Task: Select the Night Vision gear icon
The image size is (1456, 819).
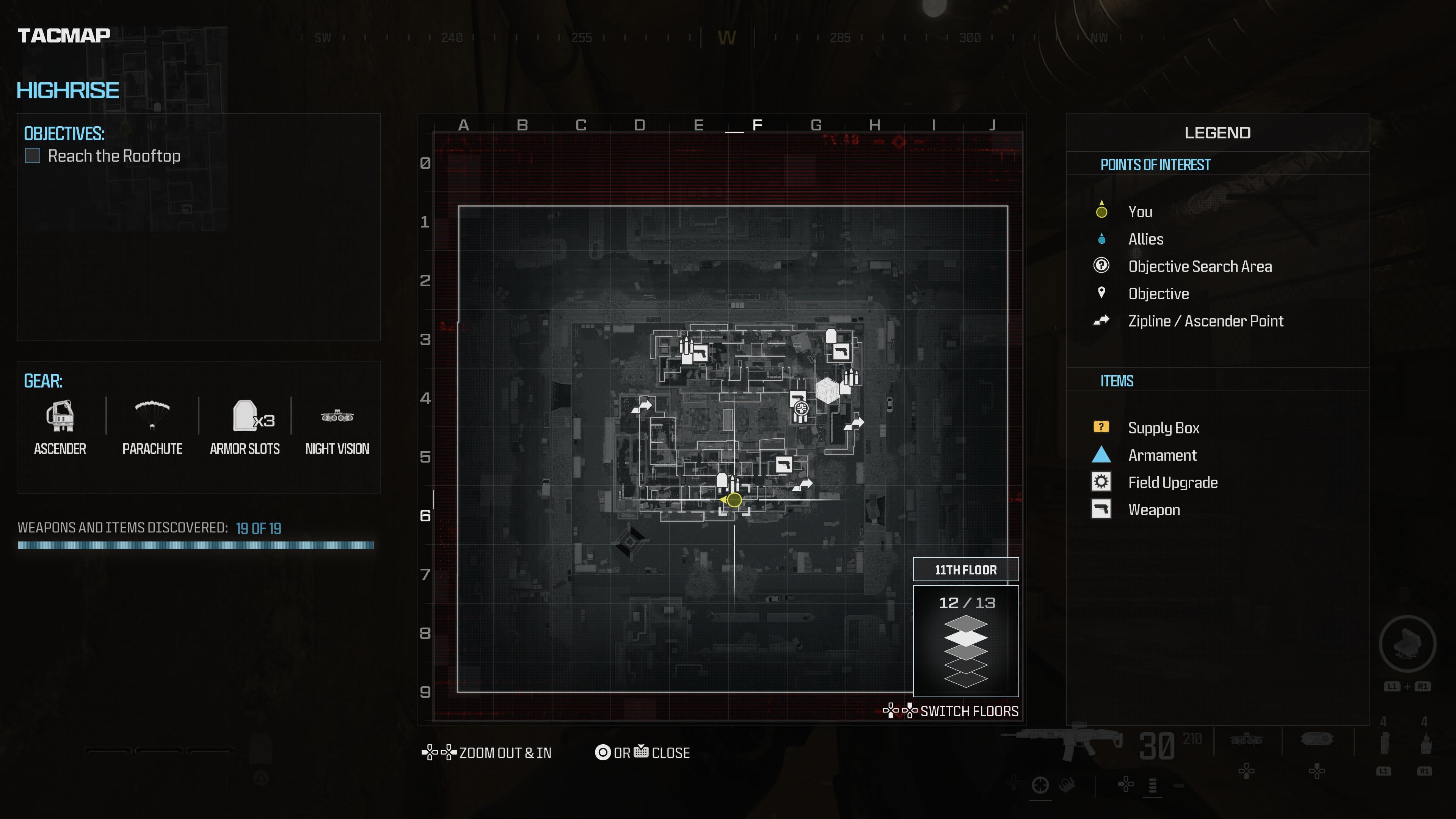Action: [x=337, y=417]
